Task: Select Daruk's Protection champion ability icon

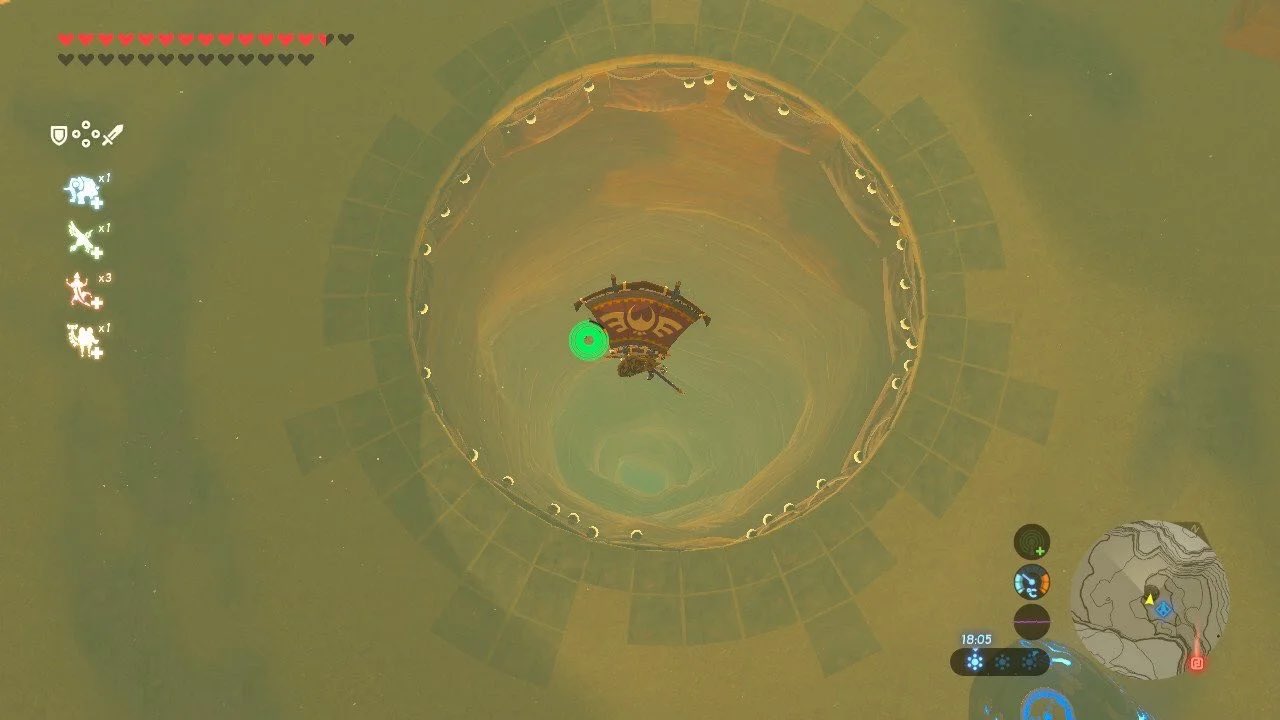Action: click(x=80, y=336)
